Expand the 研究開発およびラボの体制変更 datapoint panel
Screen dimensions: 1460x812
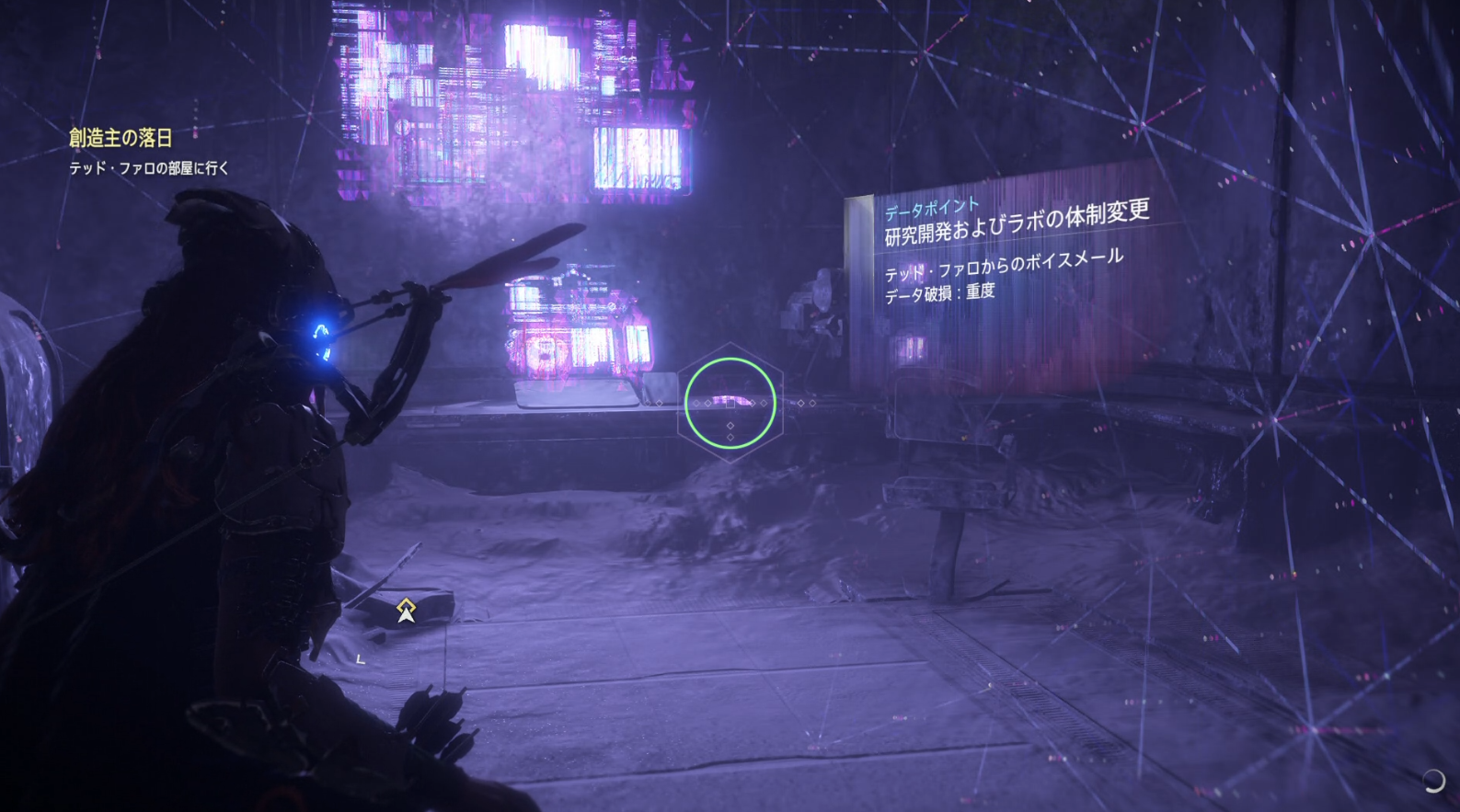coord(1021,226)
